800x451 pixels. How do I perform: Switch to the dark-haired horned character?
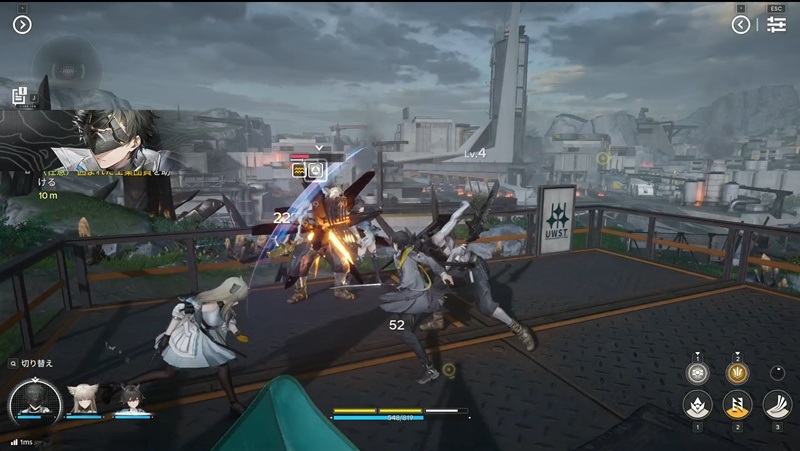coord(131,399)
